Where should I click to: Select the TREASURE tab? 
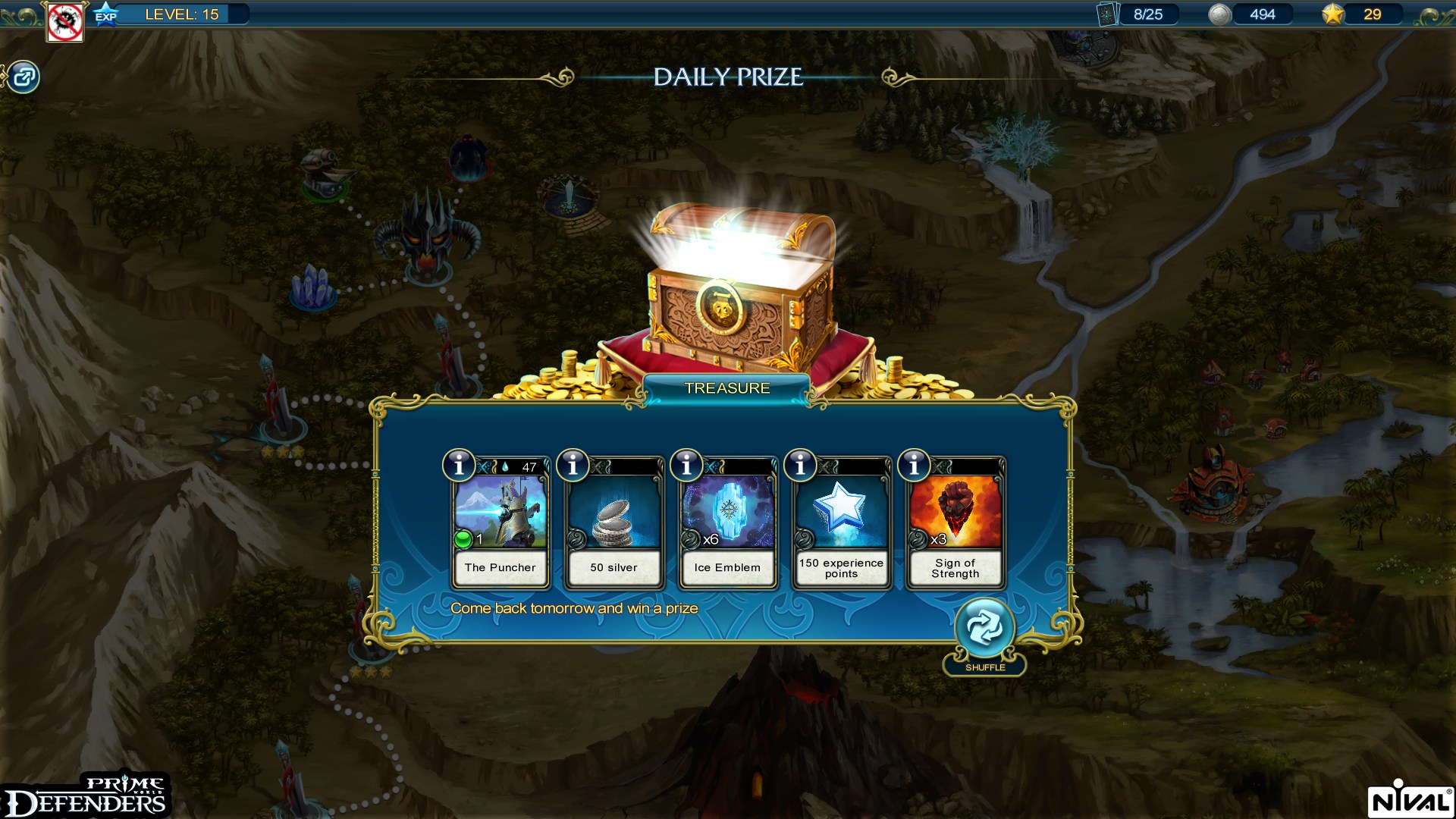click(727, 388)
